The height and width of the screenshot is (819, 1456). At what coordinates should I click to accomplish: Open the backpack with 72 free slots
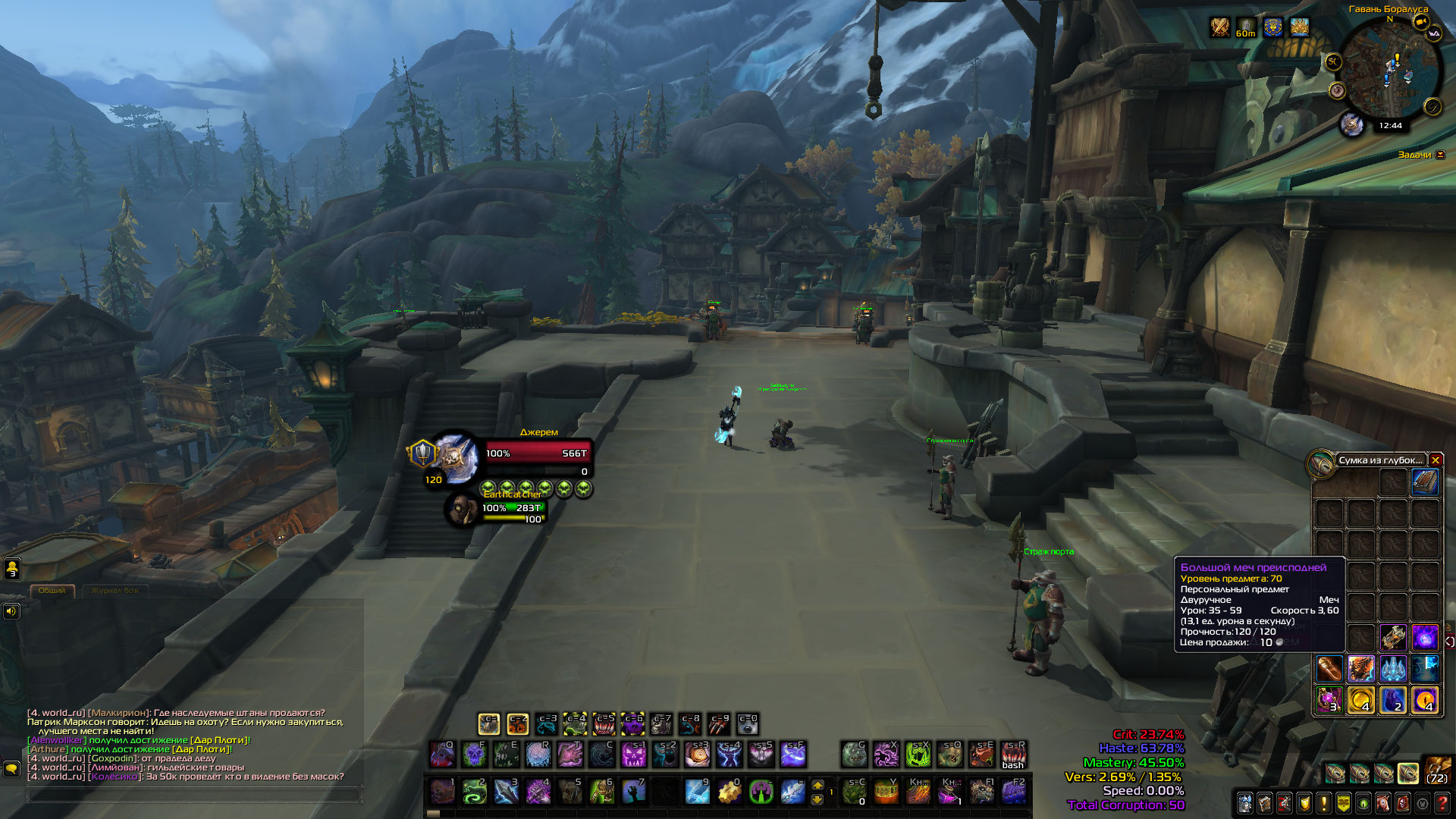(1437, 770)
